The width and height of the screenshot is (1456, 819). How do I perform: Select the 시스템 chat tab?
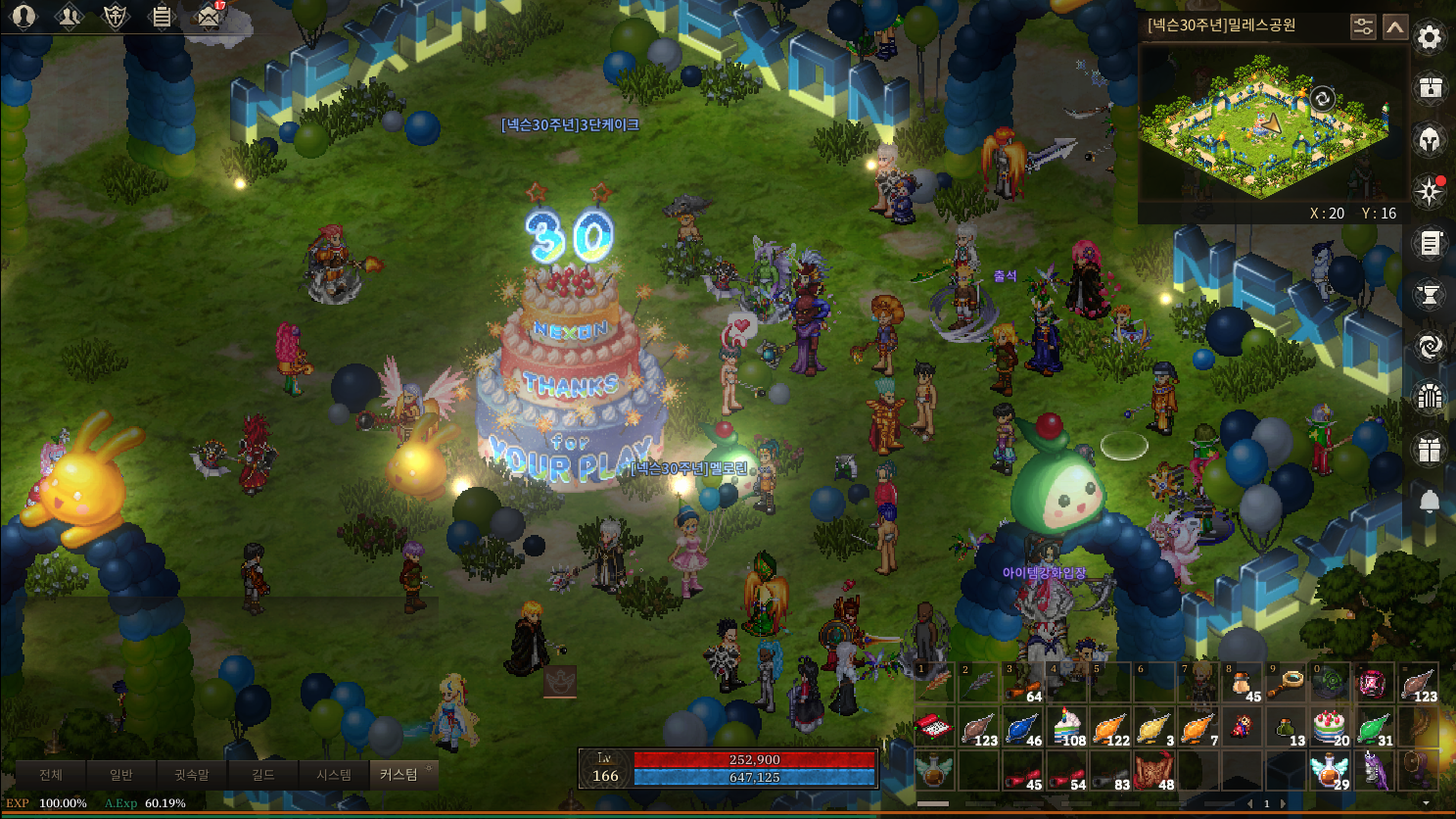point(333,775)
